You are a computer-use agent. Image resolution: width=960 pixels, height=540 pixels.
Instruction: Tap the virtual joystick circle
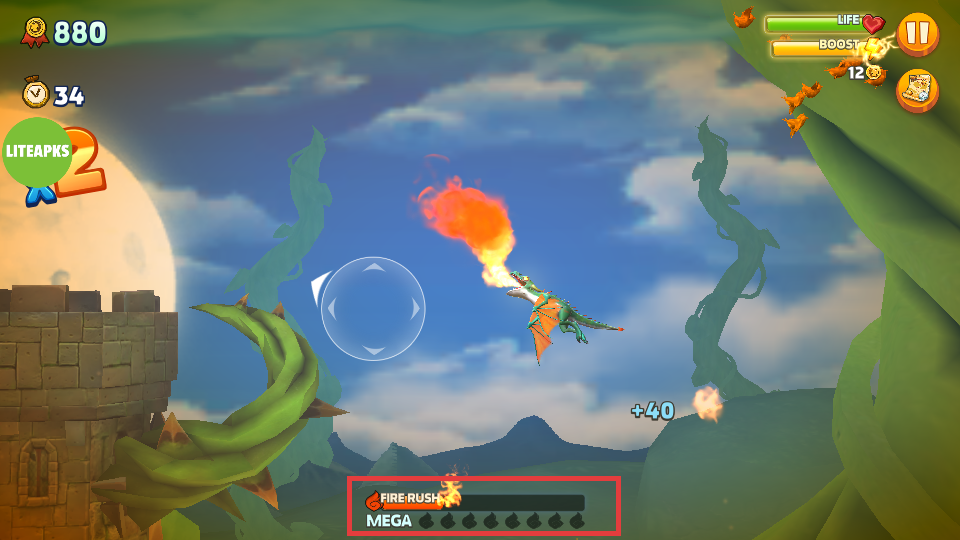[x=373, y=309]
